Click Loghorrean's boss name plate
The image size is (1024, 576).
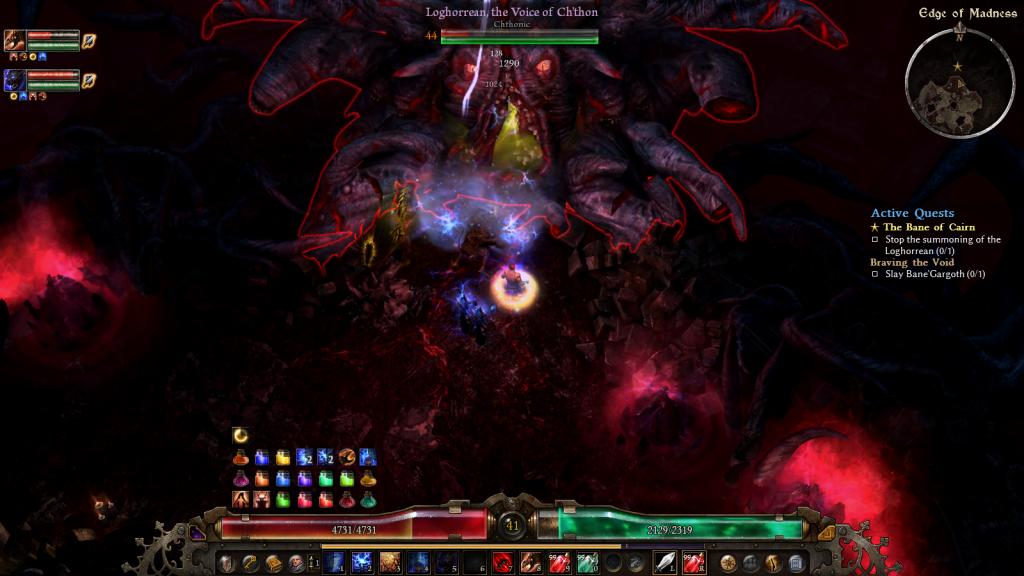512,13
